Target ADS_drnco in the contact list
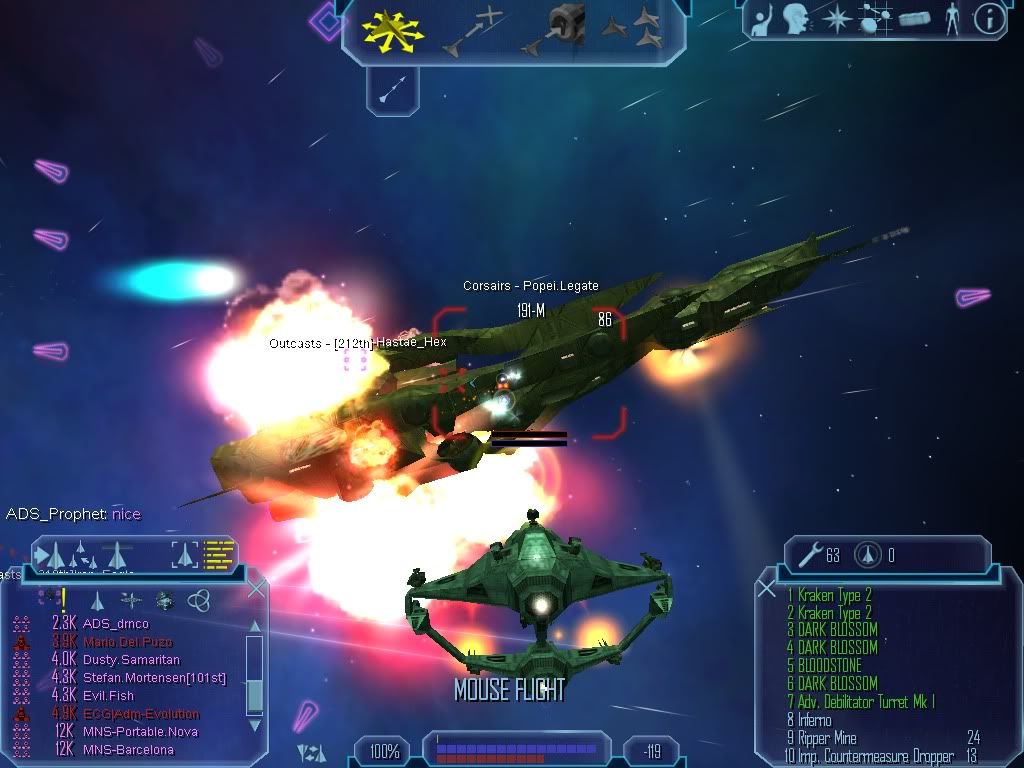Screen dimensions: 1024x768 (x=115, y=624)
